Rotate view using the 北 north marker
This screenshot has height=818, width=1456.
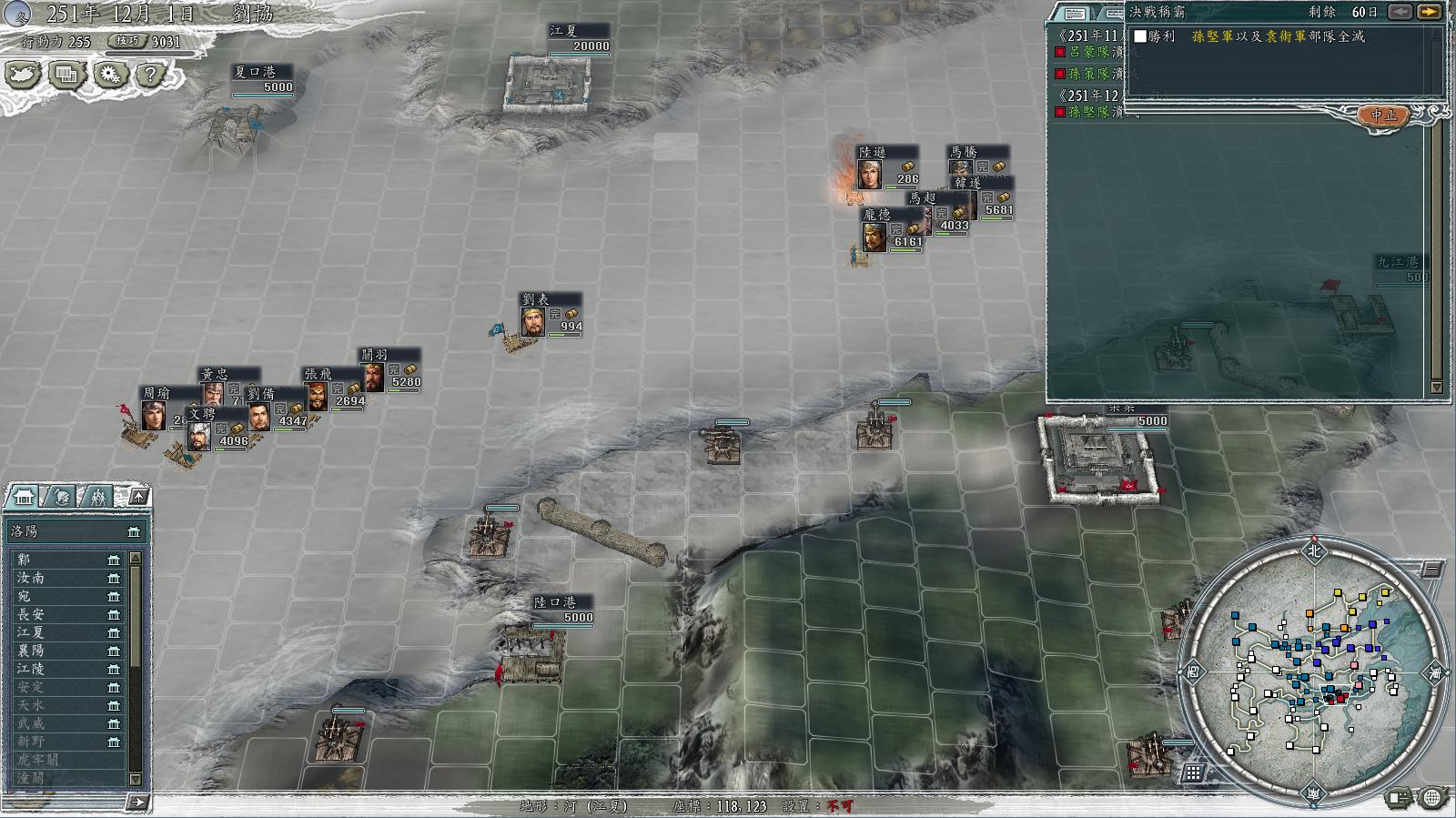click(x=1313, y=550)
